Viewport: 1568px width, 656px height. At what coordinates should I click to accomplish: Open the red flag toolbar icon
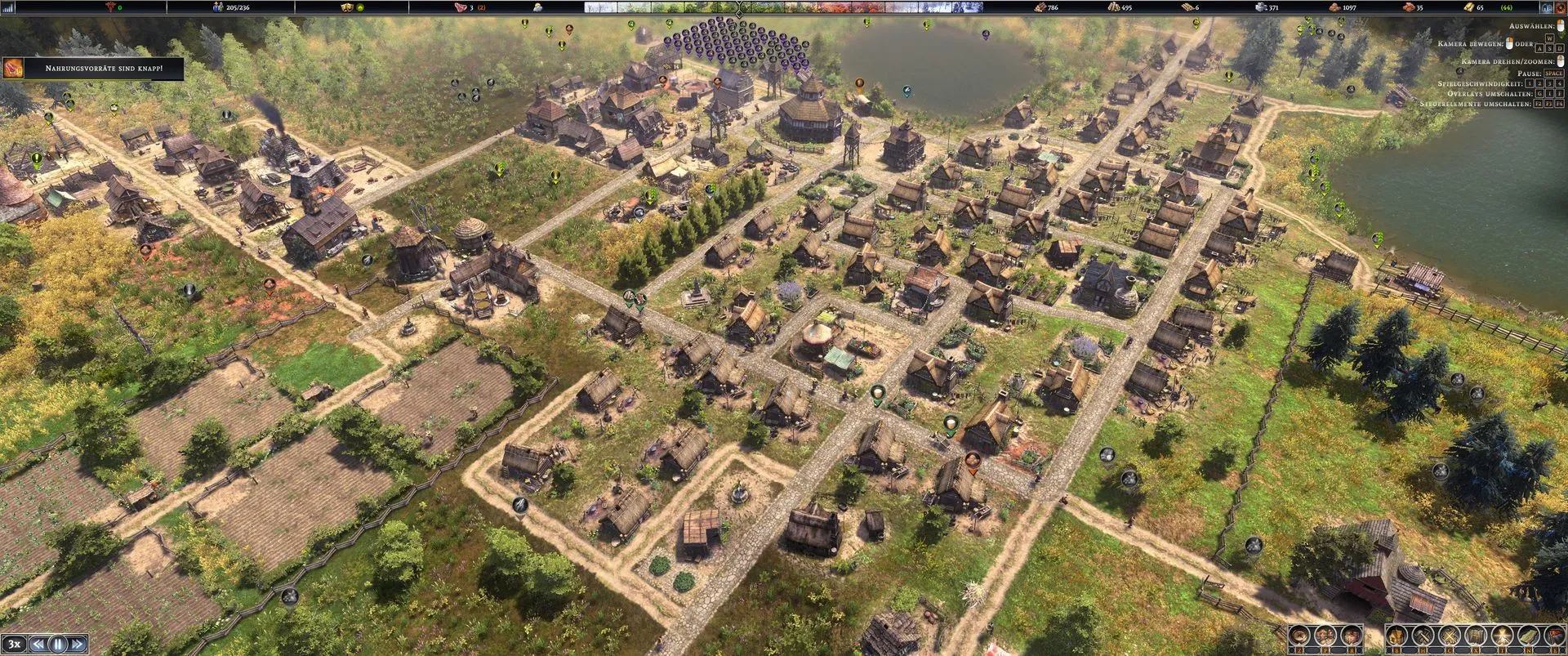[1552, 636]
